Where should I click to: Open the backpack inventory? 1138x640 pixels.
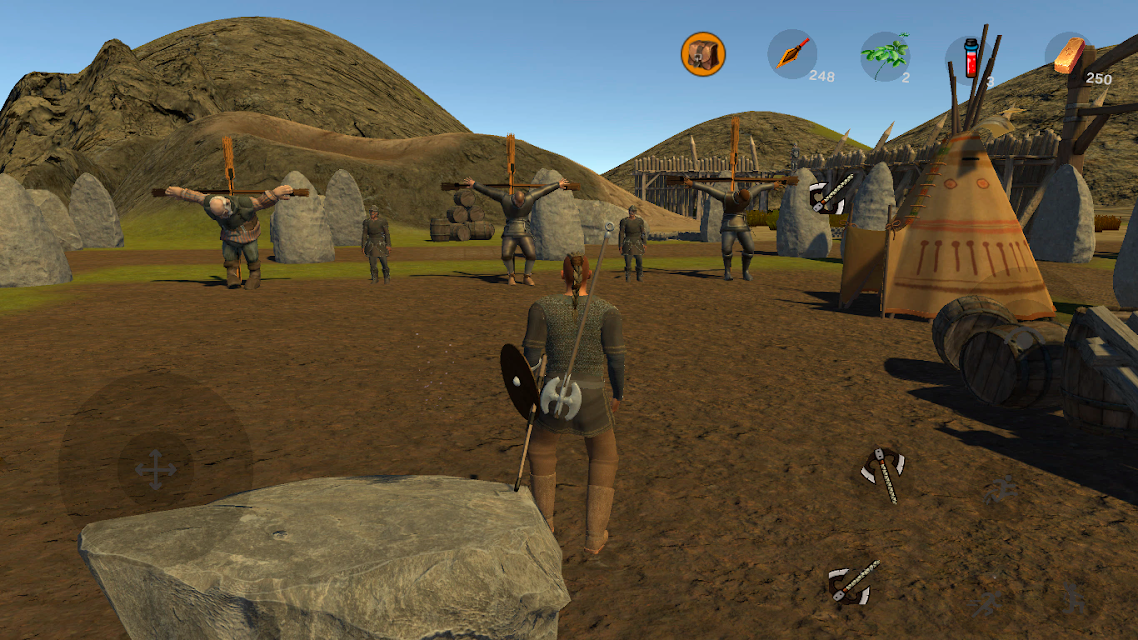click(703, 54)
